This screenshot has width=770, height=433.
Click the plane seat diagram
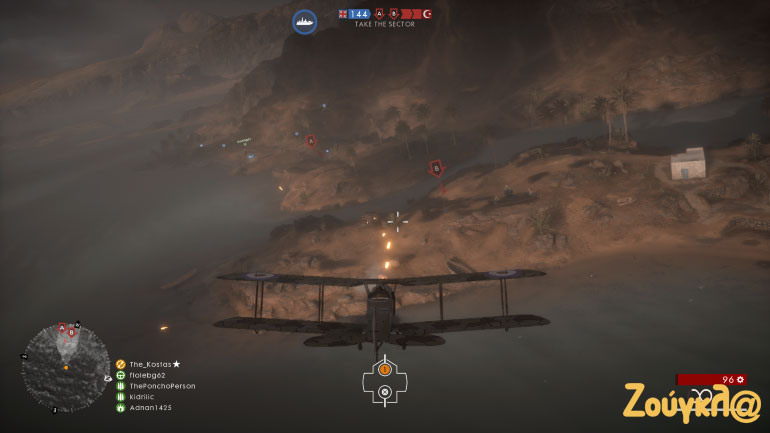pyautogui.click(x=384, y=380)
